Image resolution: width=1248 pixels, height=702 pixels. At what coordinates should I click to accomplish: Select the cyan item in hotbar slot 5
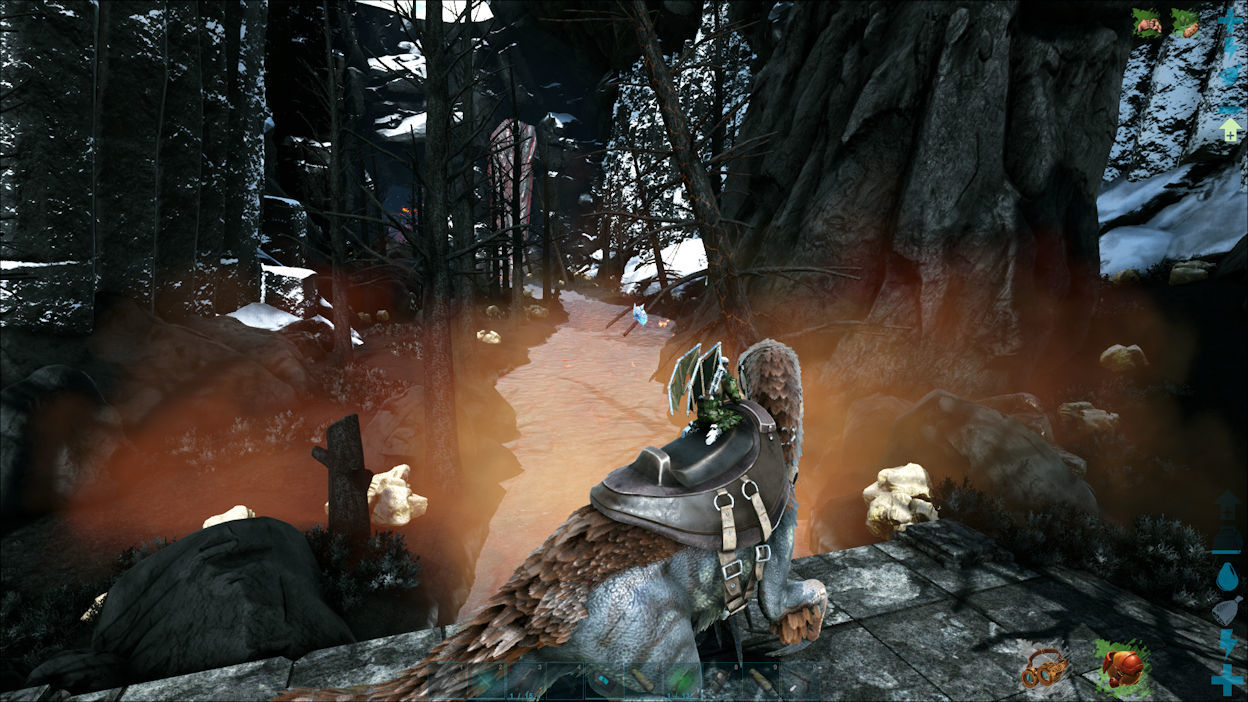coord(604,680)
